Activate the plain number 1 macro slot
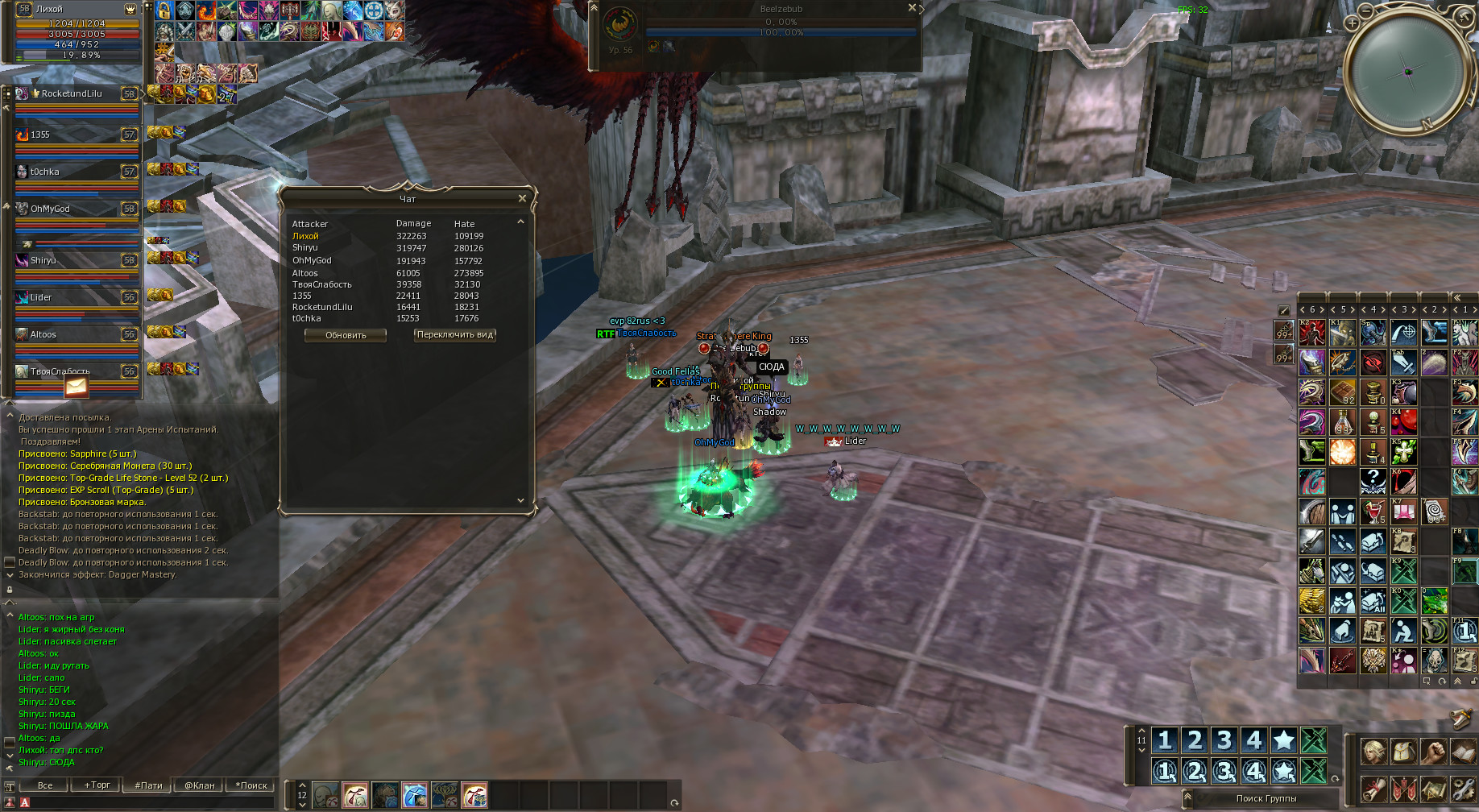Viewport: 1479px width, 812px height. 1165,739
